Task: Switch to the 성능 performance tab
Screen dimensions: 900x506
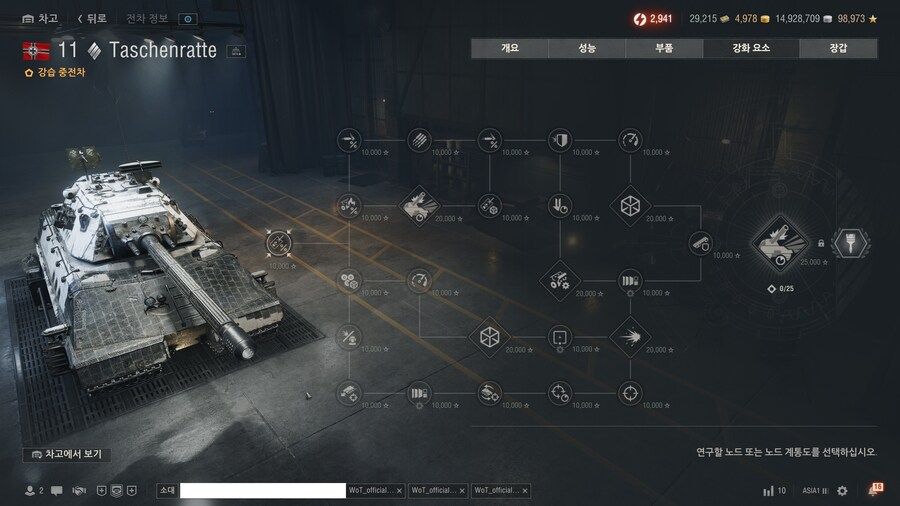Action: click(587, 48)
